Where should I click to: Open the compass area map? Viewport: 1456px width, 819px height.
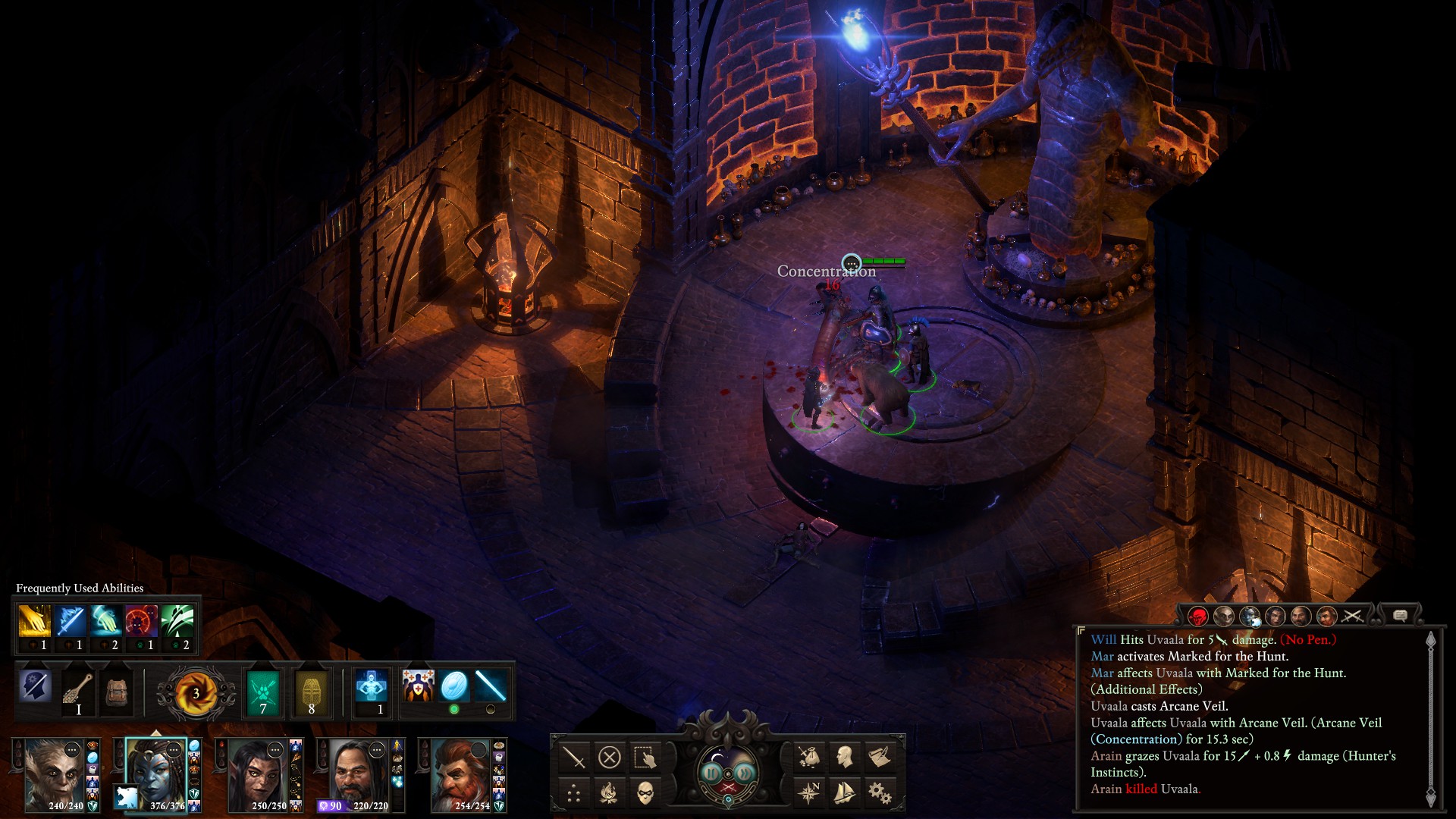(809, 793)
